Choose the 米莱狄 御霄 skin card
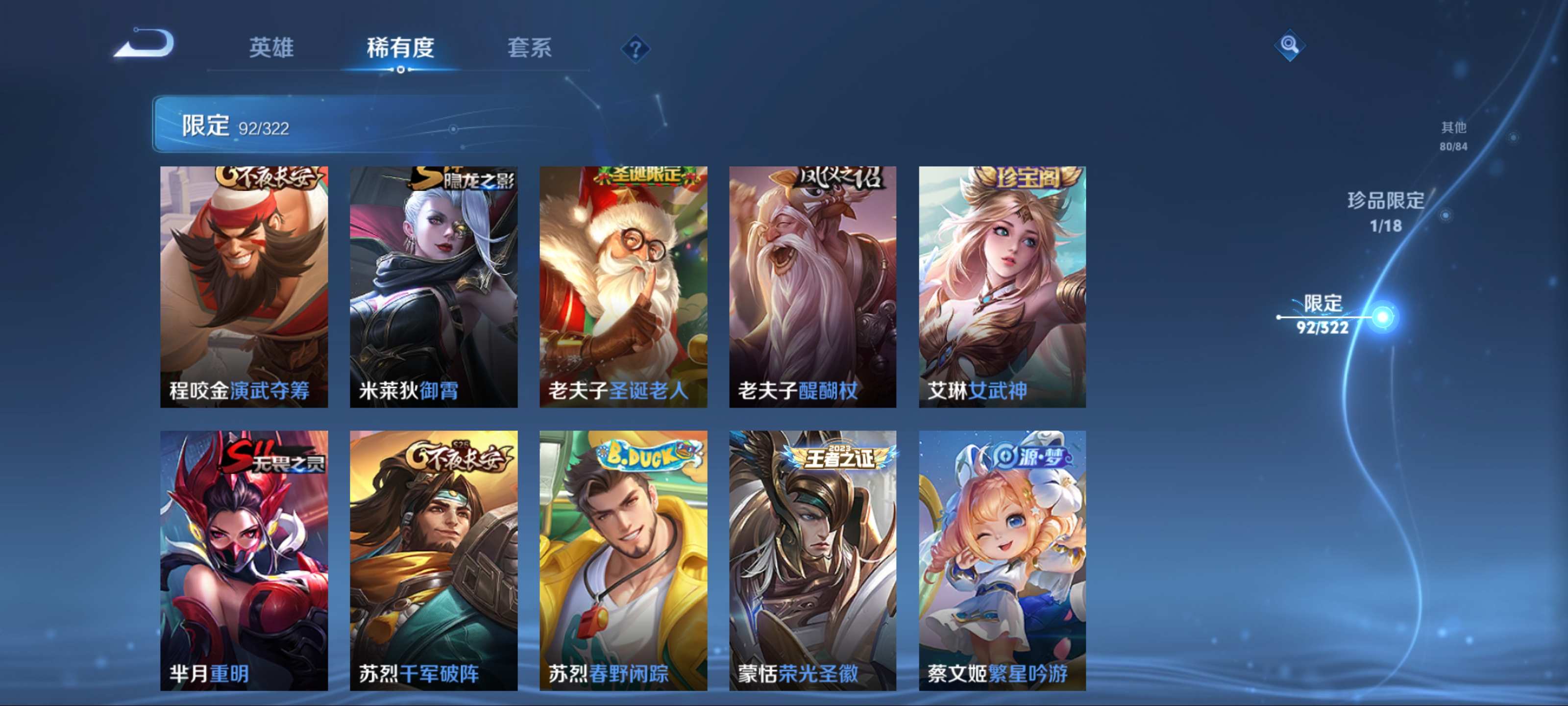Screen dimensions: 1568x706 (433, 286)
